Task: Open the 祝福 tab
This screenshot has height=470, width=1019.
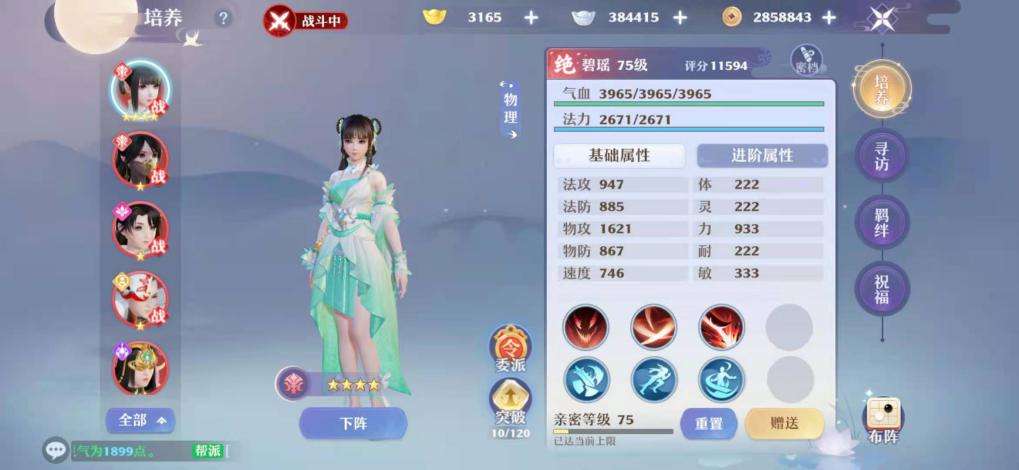Action: coord(881,288)
